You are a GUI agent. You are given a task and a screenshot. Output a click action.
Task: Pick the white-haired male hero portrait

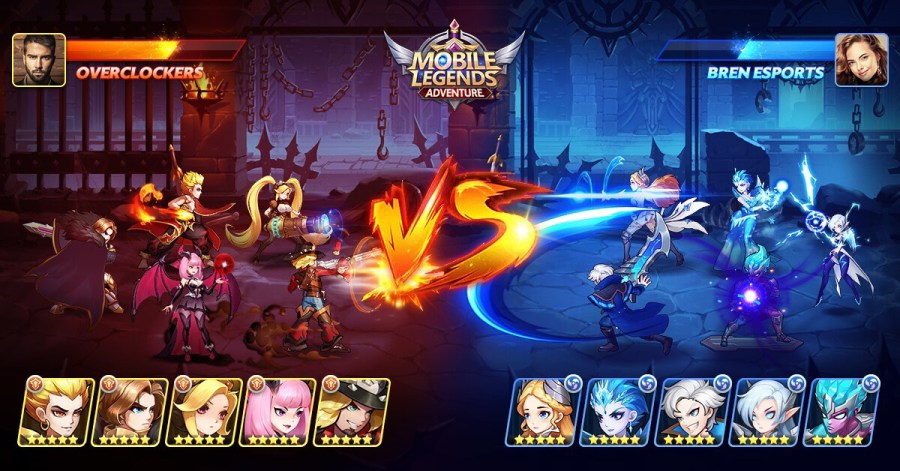pyautogui.click(x=693, y=411)
